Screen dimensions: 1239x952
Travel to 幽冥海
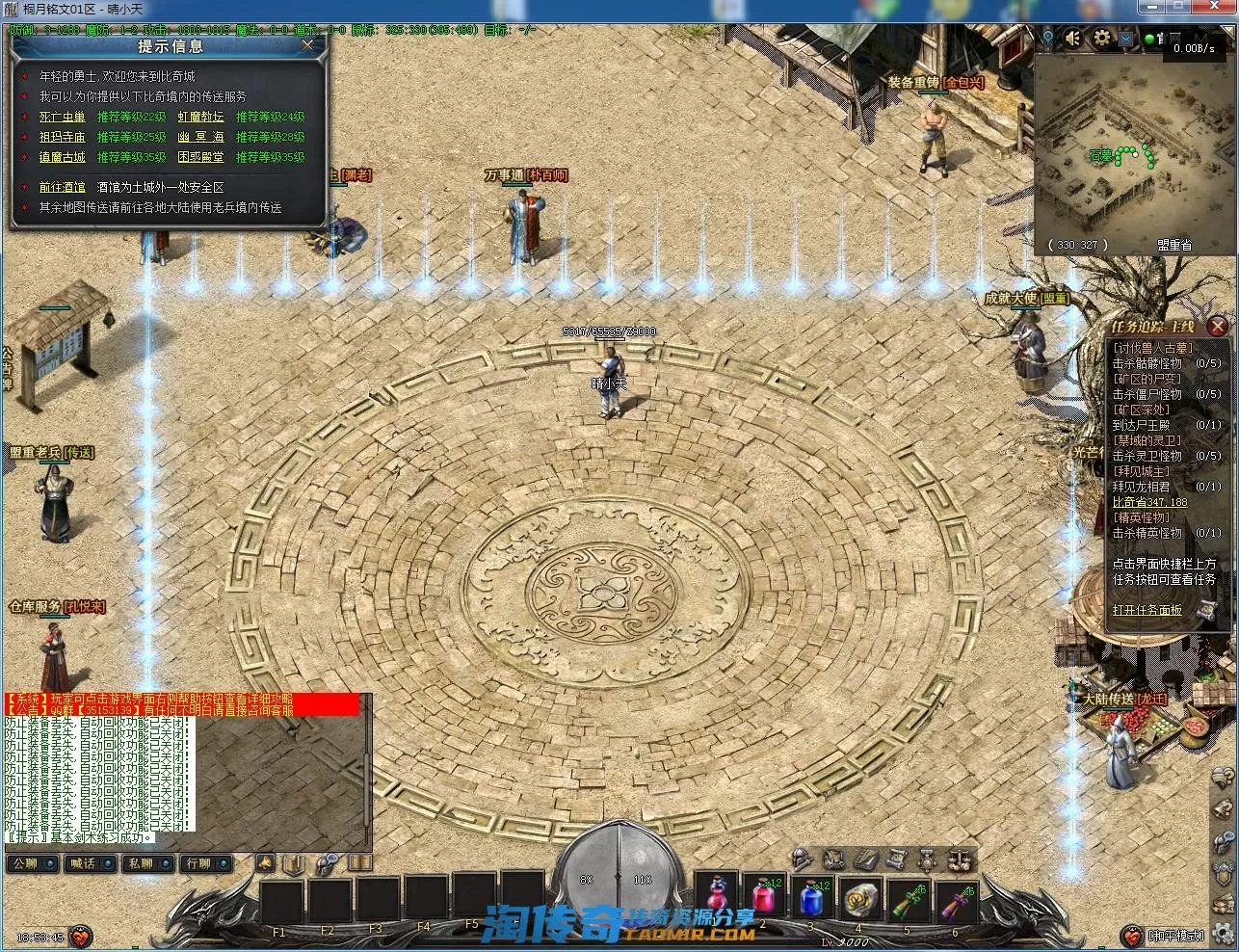200,137
